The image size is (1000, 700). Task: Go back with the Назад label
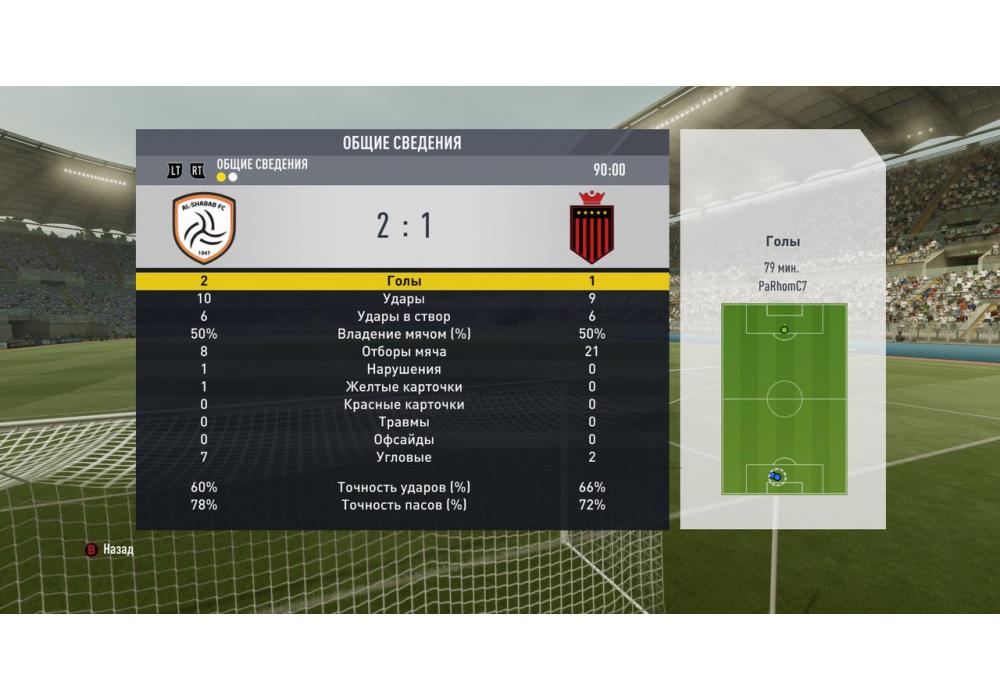click(x=118, y=549)
